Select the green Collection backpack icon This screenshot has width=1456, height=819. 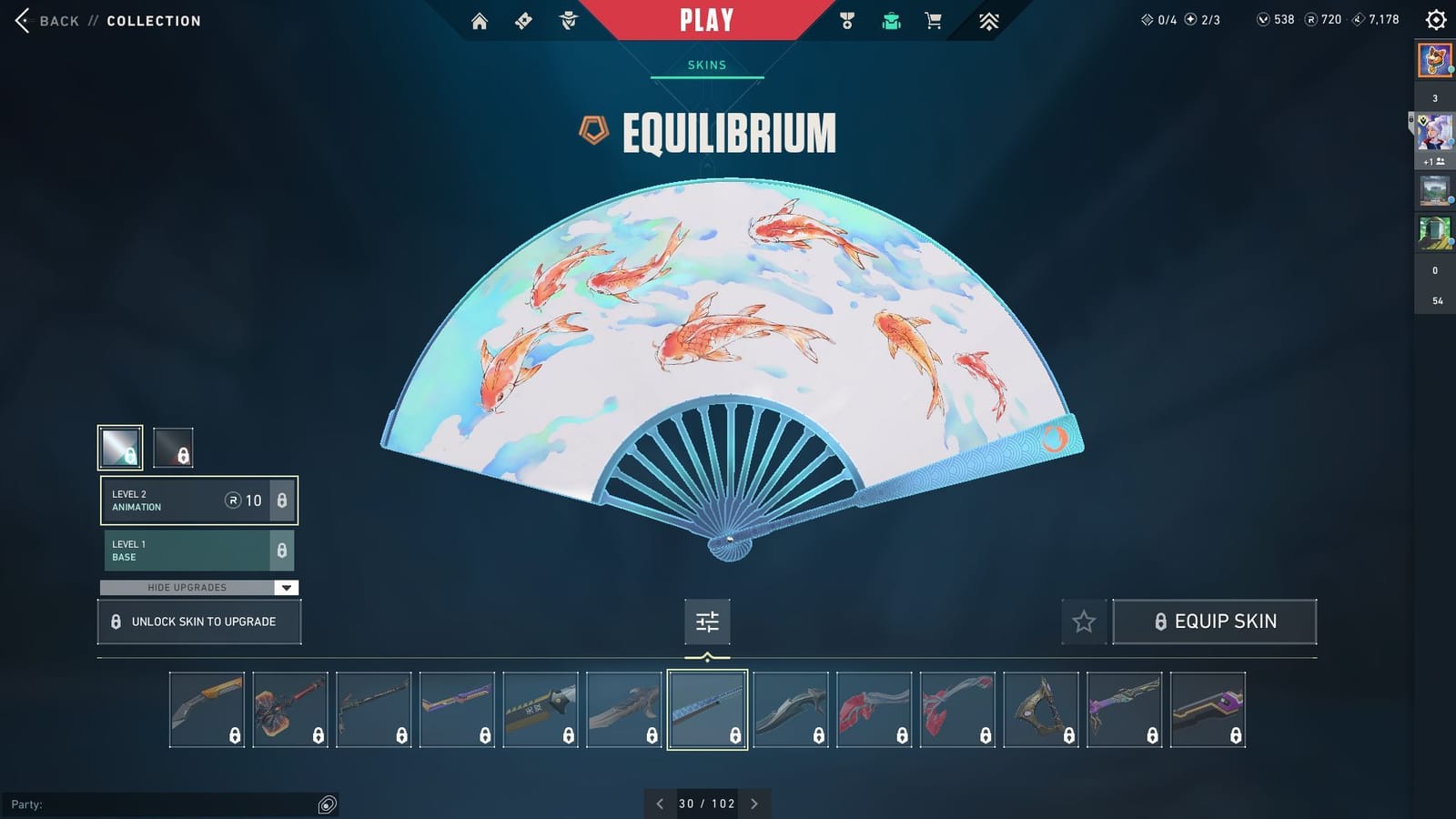point(890,20)
